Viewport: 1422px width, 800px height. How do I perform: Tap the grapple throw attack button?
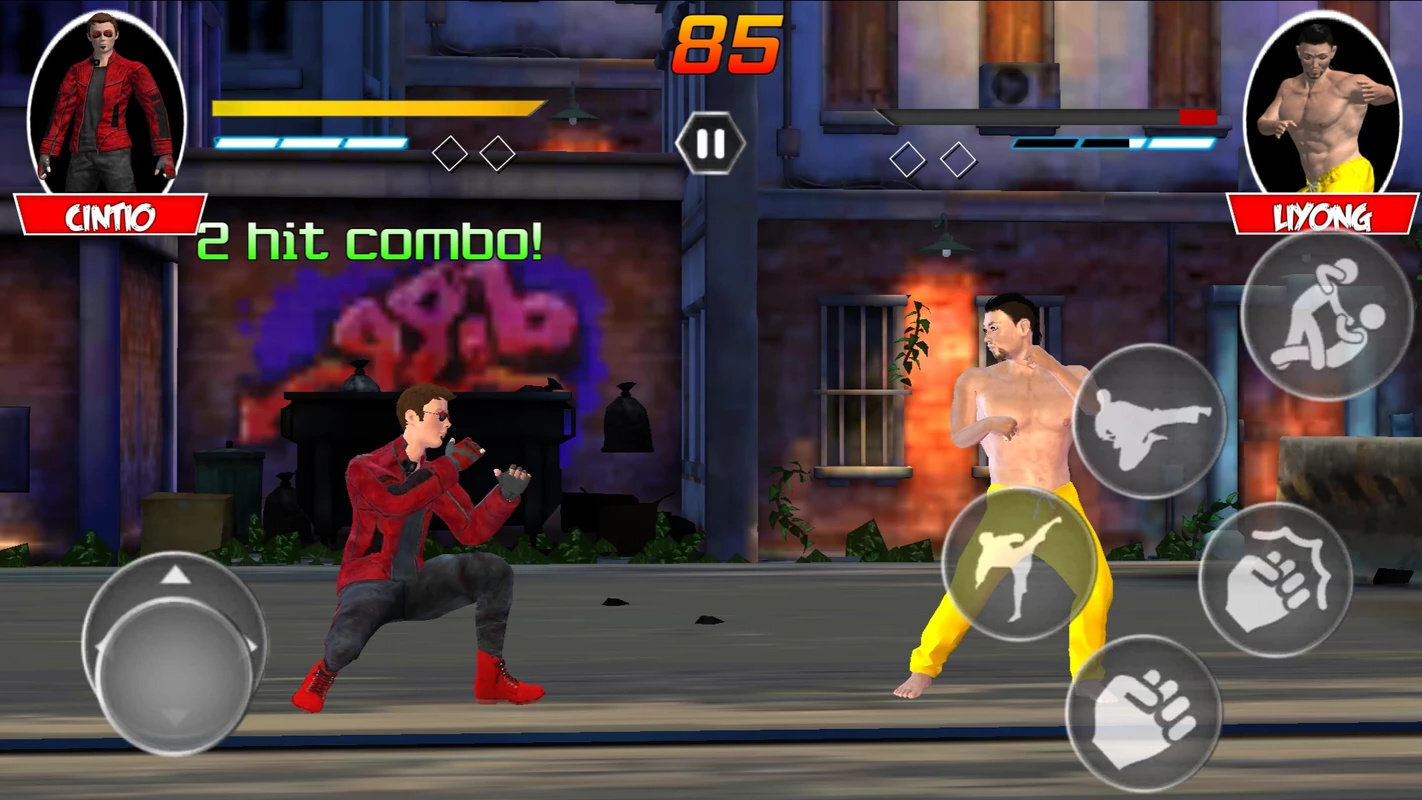(1326, 316)
